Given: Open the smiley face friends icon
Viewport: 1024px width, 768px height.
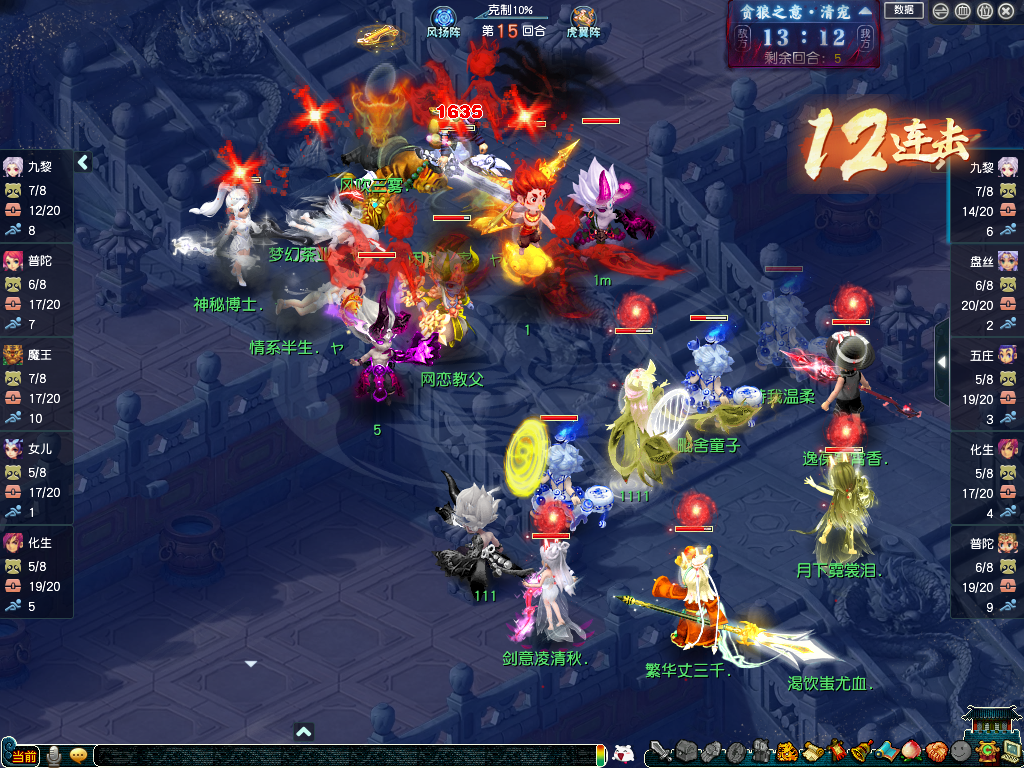Looking at the screenshot, I should tap(960, 752).
